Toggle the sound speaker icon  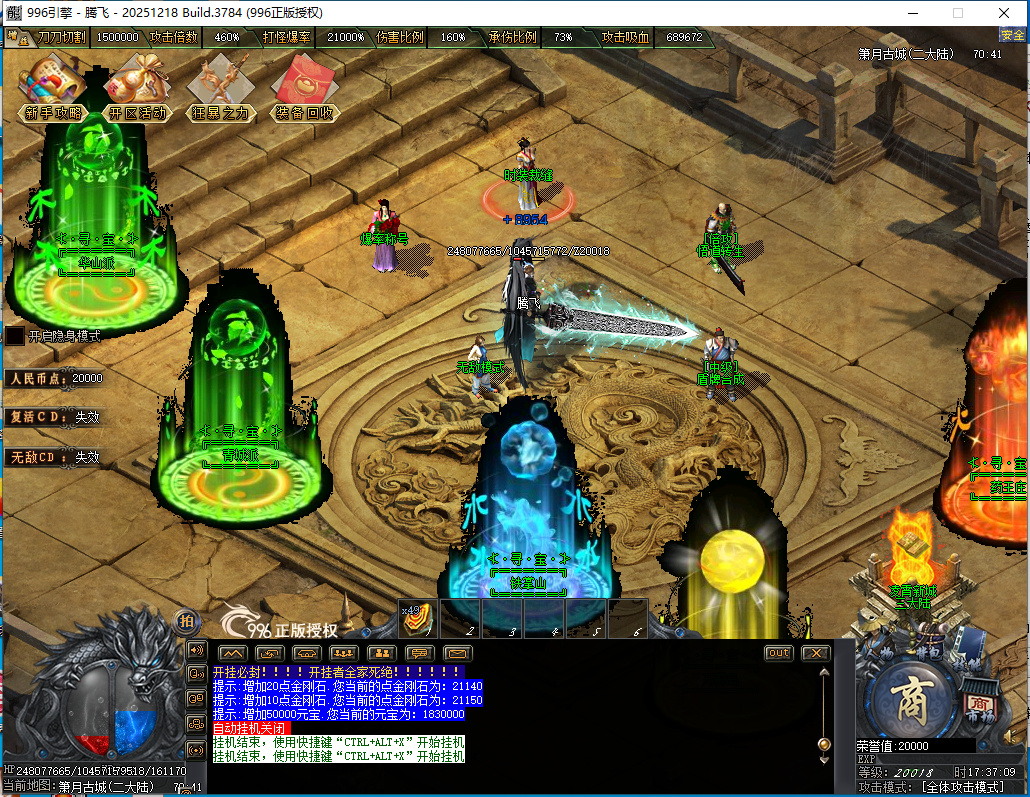click(x=196, y=650)
